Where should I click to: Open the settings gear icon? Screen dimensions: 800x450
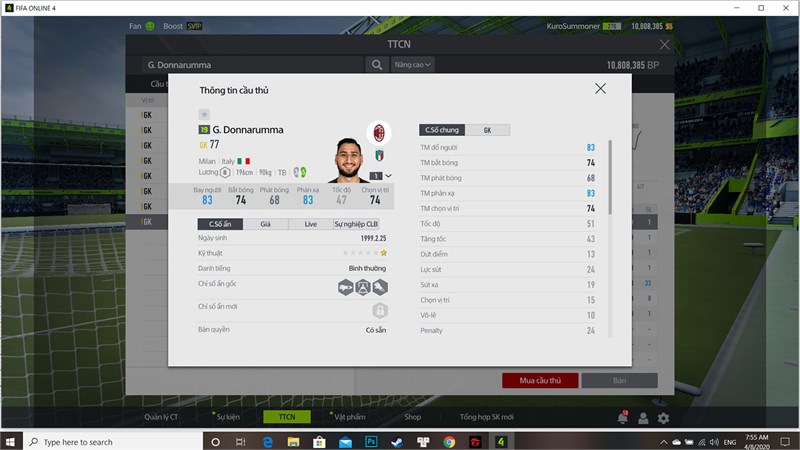[663, 418]
